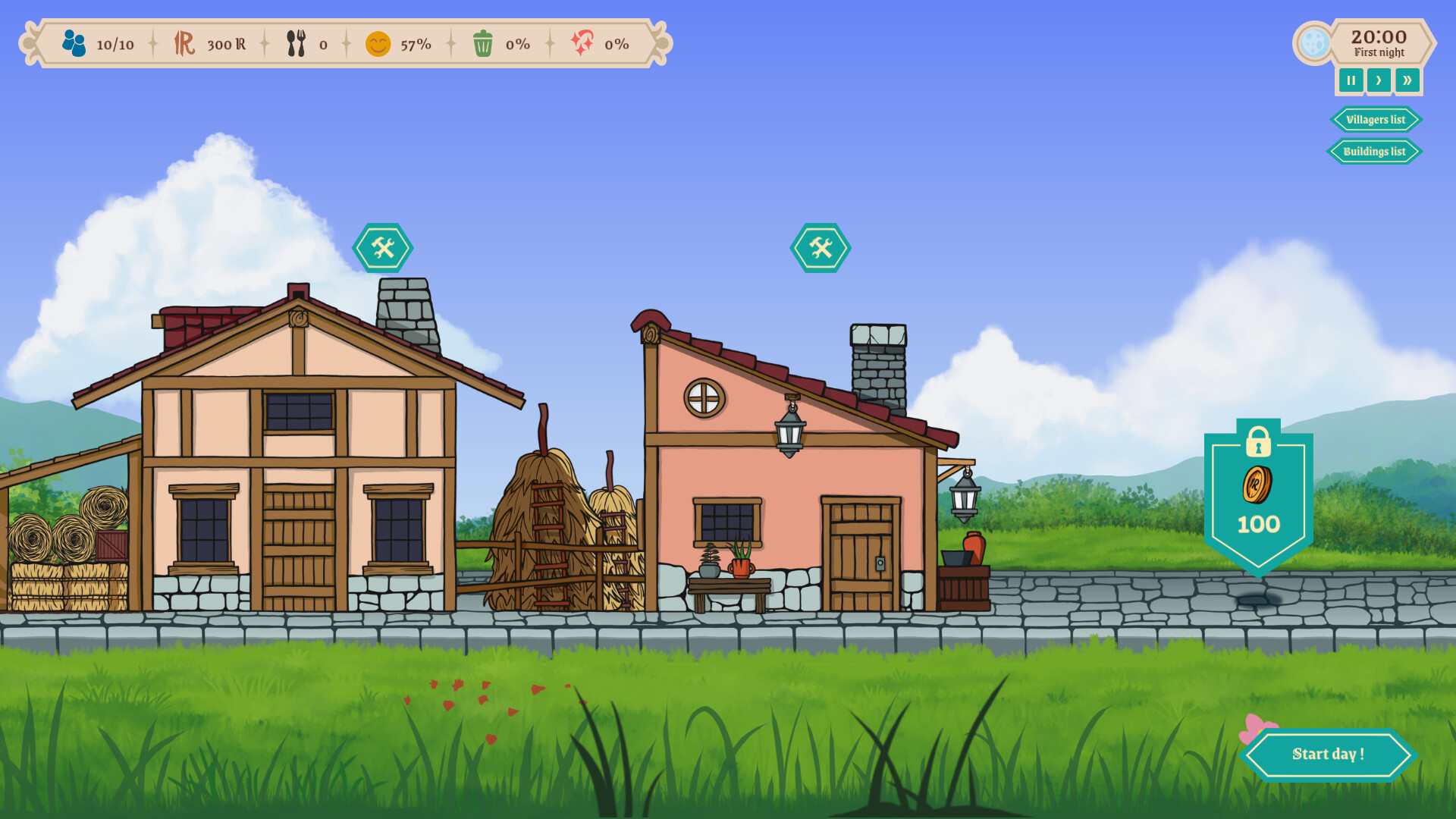
Task: Click the 20:00 First night clock display
Action: coord(1379,42)
